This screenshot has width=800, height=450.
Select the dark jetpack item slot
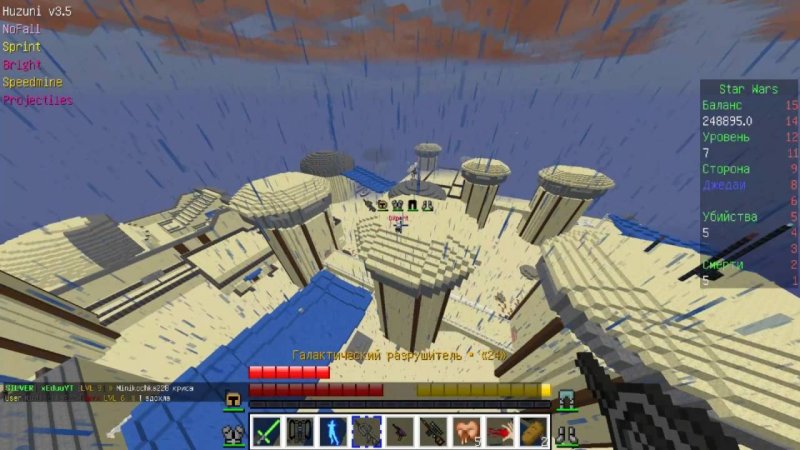300,431
